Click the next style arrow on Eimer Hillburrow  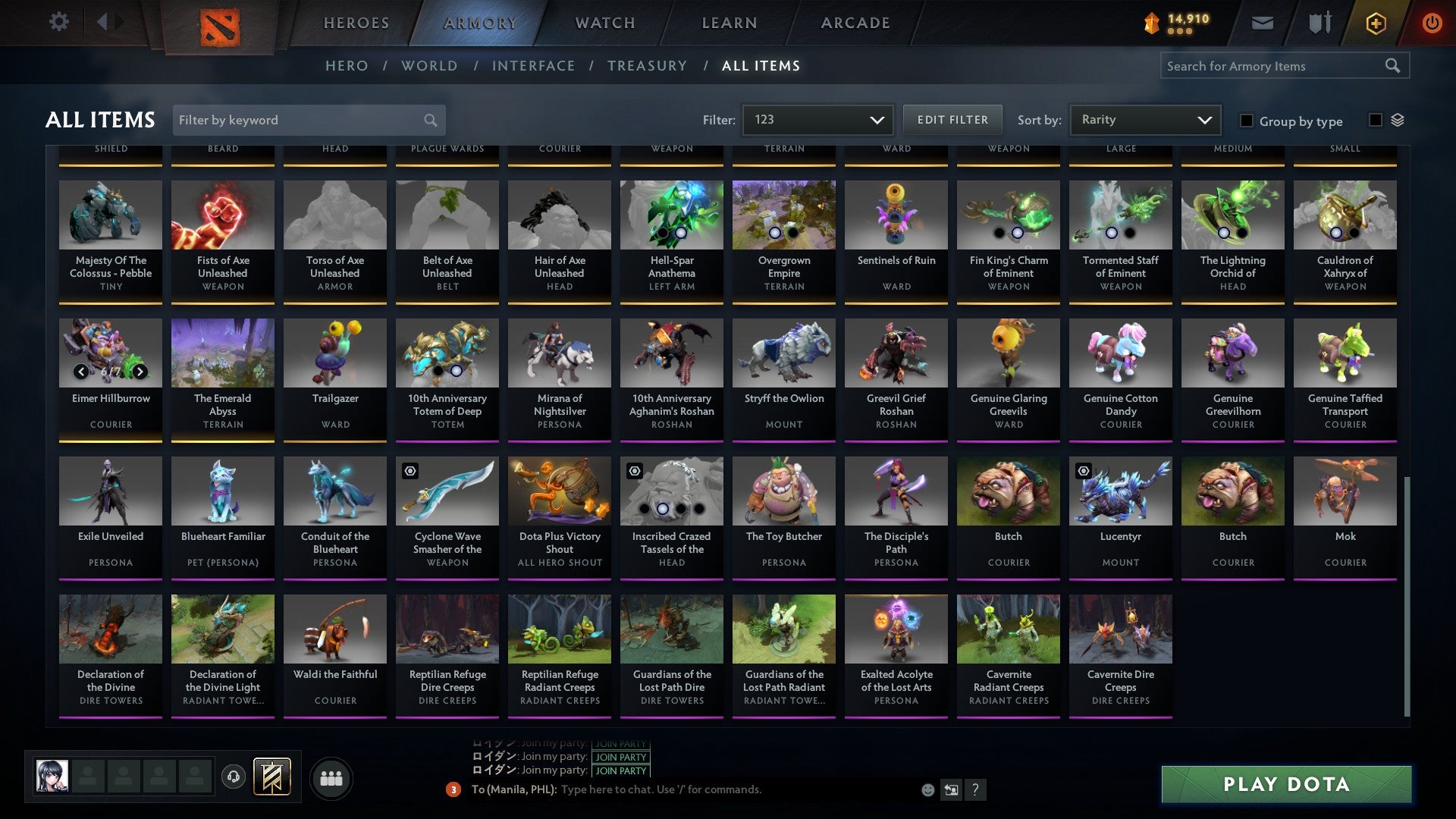tap(140, 372)
